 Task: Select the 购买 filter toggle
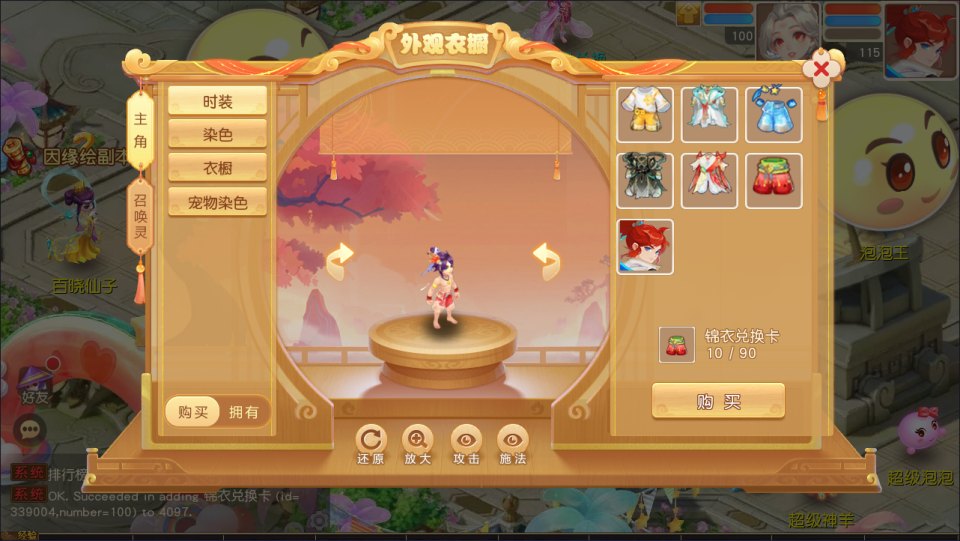193,412
